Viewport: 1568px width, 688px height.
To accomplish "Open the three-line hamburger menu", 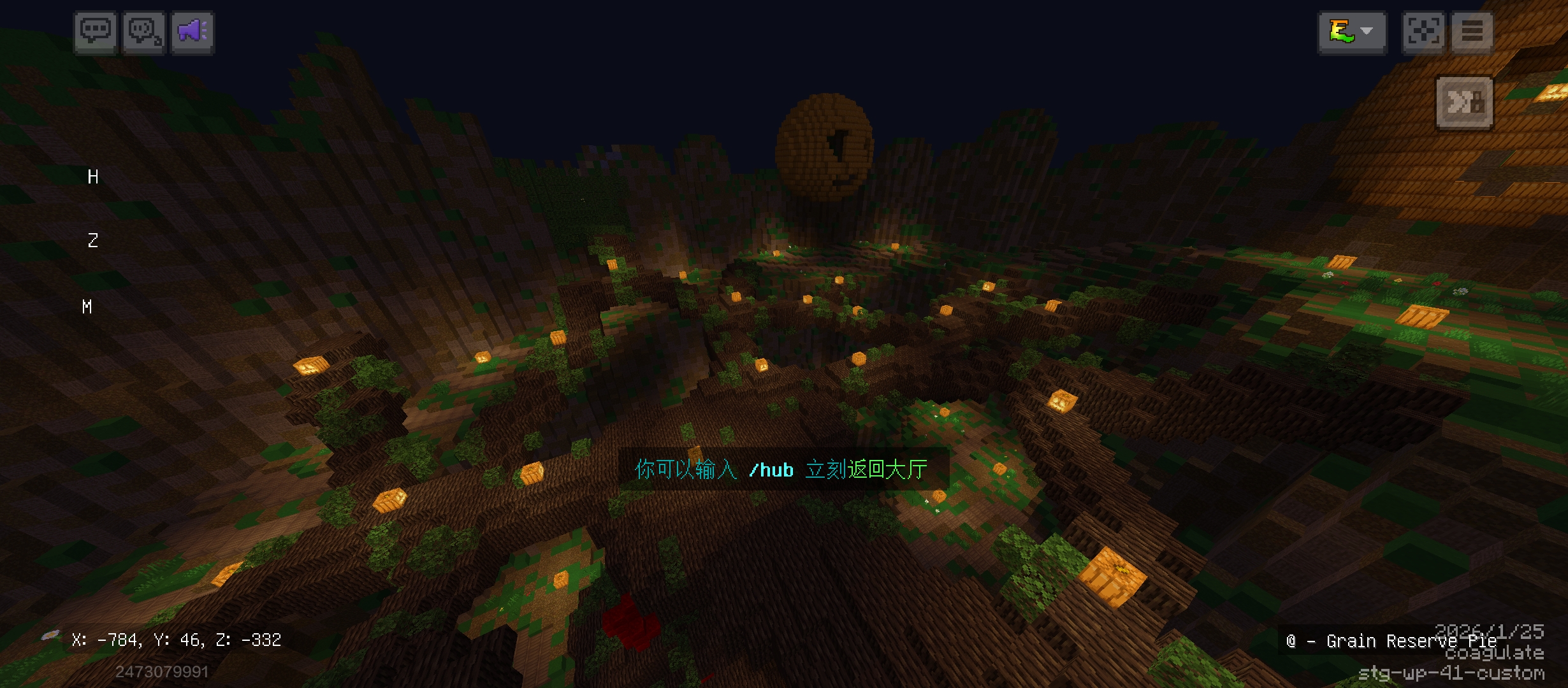I will (x=1472, y=32).
